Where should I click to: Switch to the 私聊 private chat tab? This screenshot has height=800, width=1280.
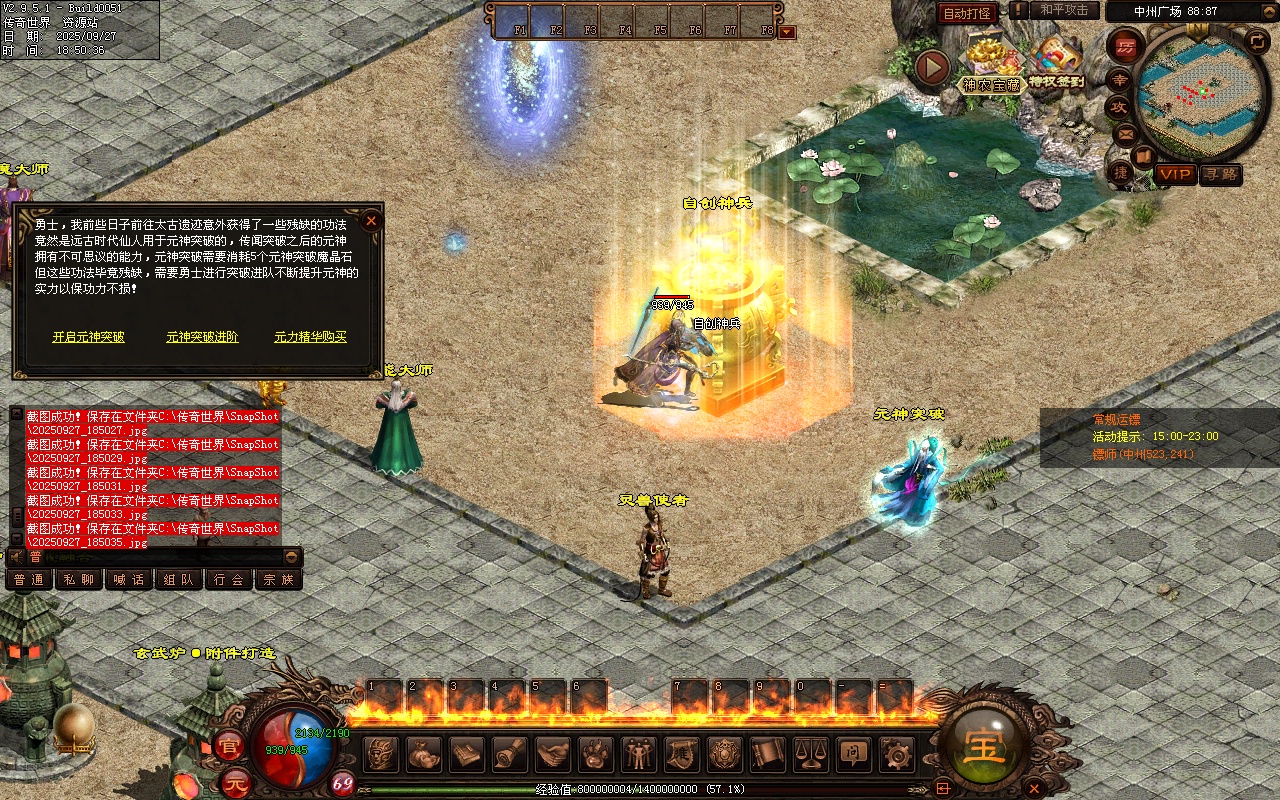tap(79, 579)
